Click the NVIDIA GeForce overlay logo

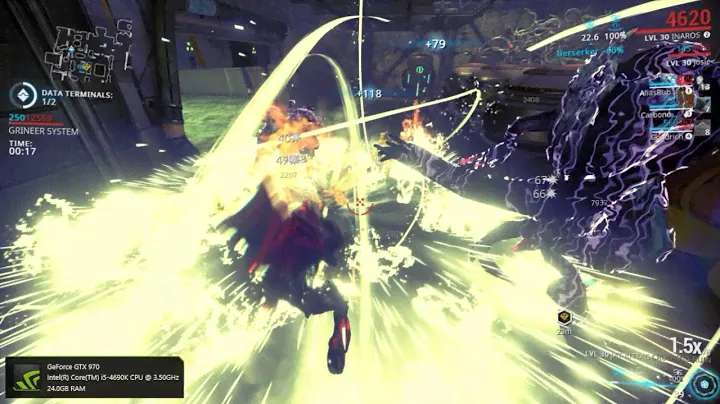[x=23, y=380]
